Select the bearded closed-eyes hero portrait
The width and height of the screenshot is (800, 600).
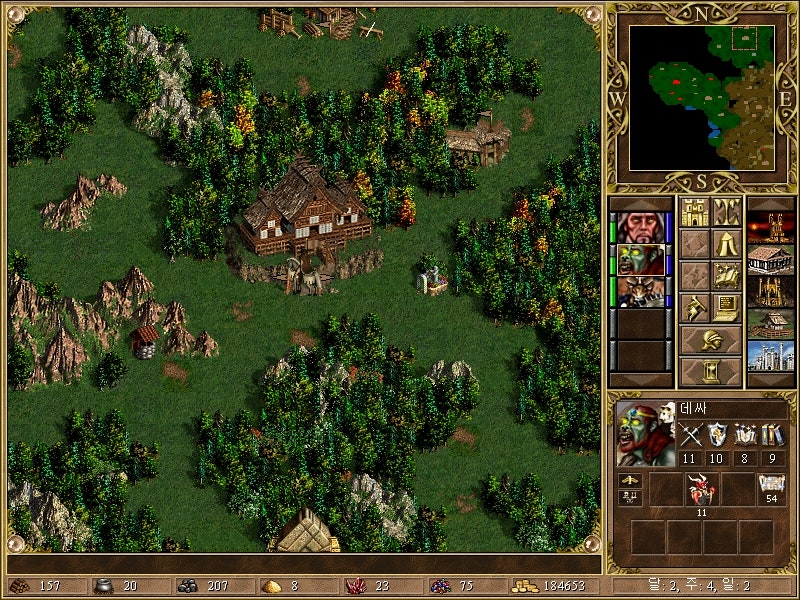639,226
